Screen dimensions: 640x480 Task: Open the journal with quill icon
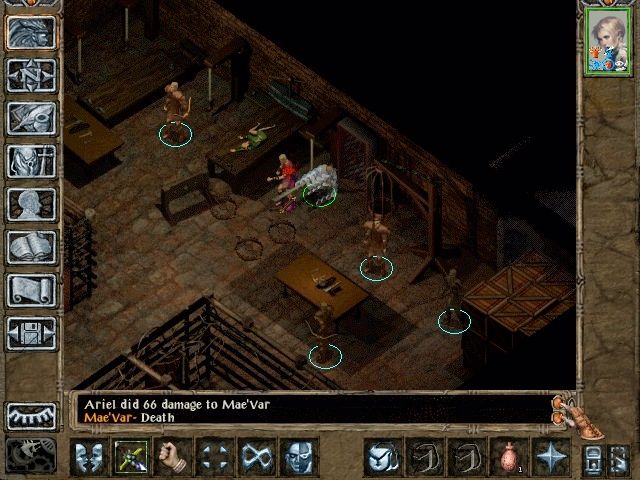(31, 118)
